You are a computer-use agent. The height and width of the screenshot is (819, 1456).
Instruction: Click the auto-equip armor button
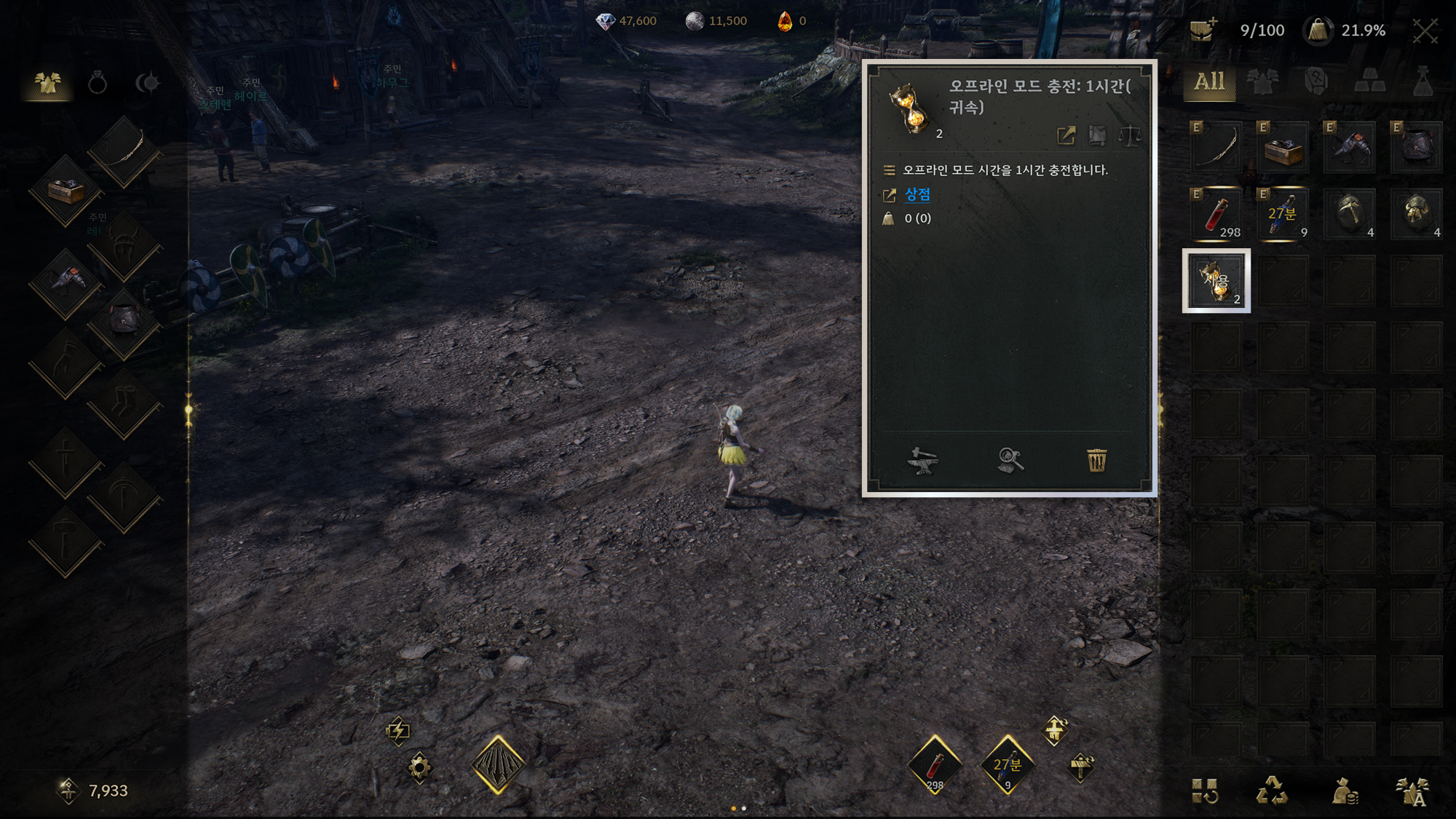pyautogui.click(x=1412, y=791)
